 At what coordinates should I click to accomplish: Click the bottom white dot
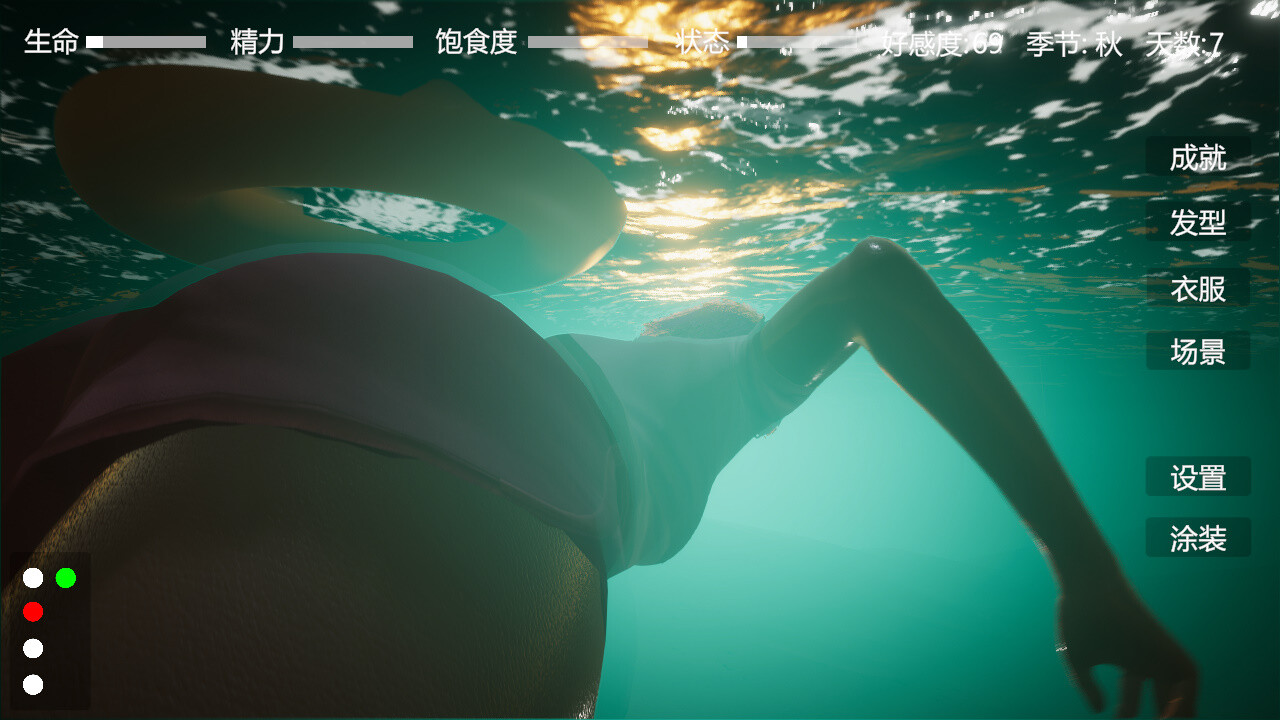(x=33, y=686)
